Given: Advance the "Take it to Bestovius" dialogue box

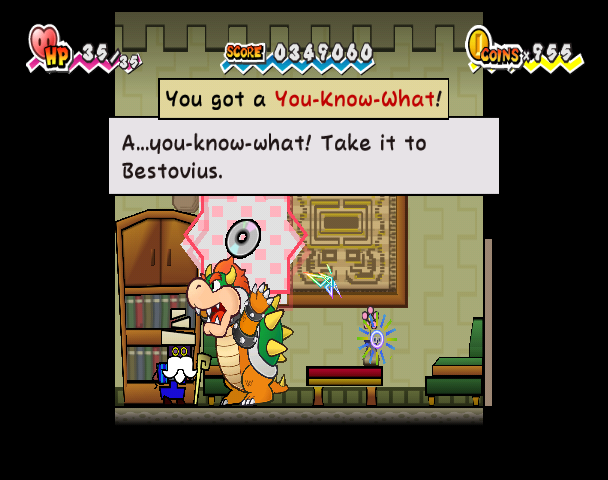Looking at the screenshot, I should pos(303,156).
